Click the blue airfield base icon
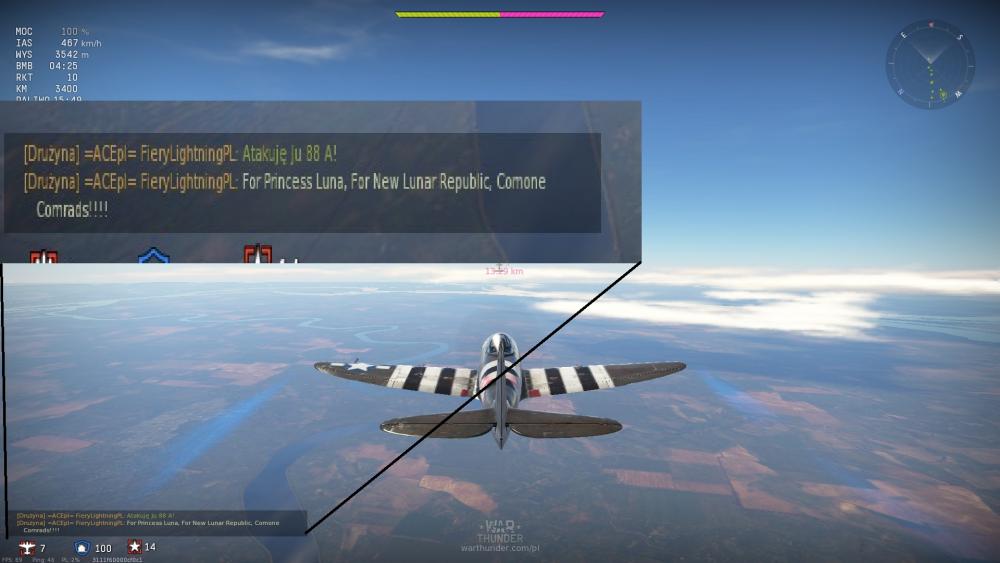 pos(83,548)
